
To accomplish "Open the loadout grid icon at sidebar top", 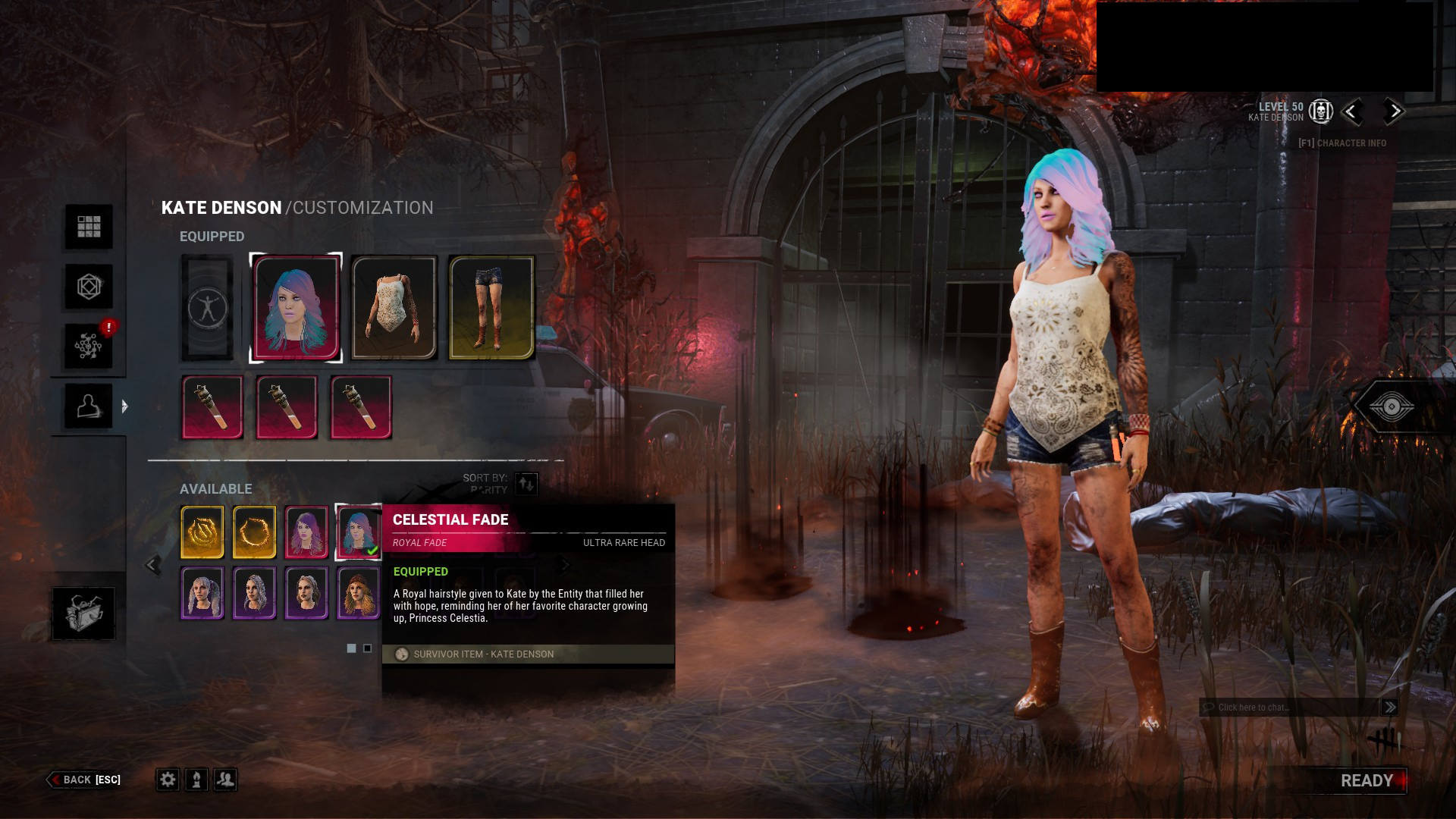I will click(89, 226).
